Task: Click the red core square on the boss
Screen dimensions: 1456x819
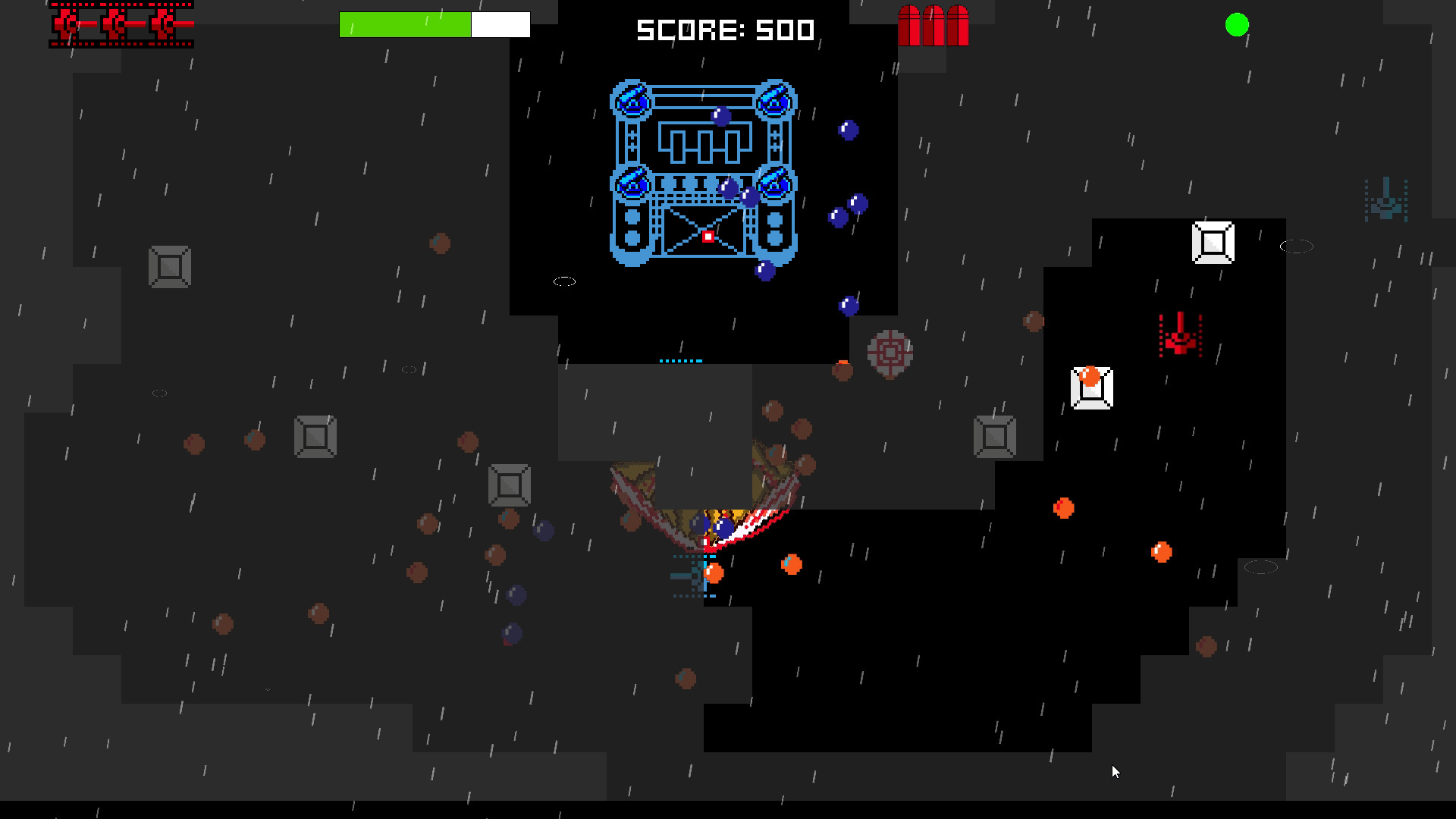Action: (x=707, y=237)
